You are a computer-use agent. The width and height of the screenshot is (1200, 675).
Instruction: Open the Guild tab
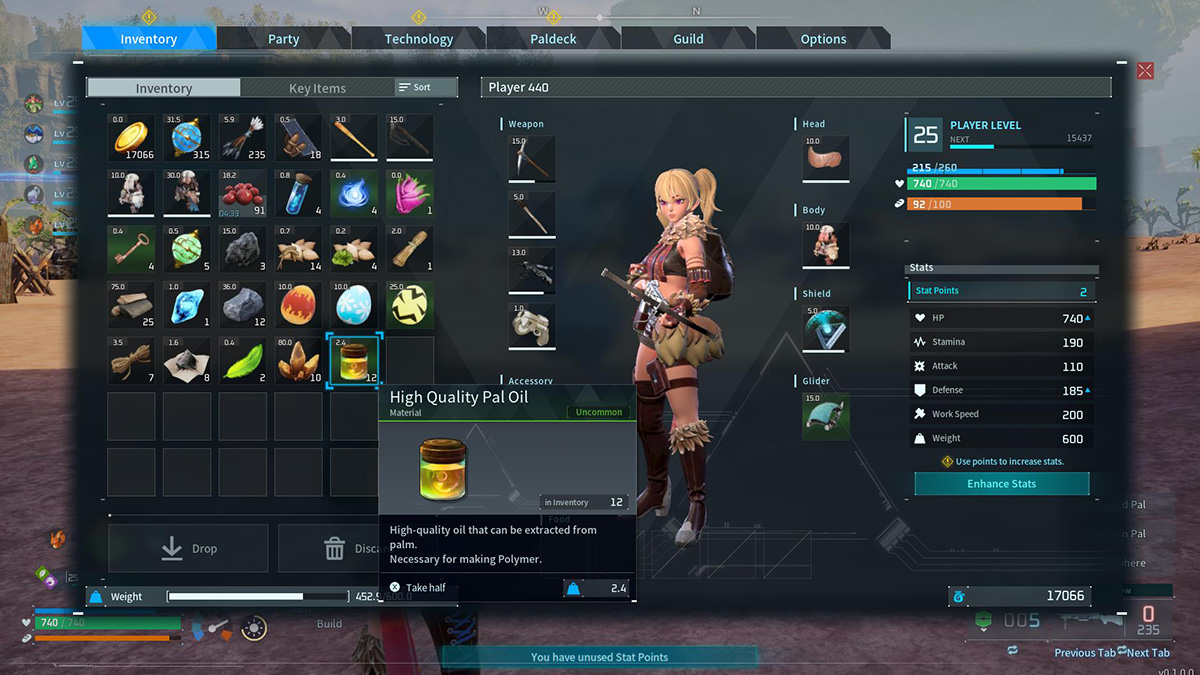coord(688,39)
